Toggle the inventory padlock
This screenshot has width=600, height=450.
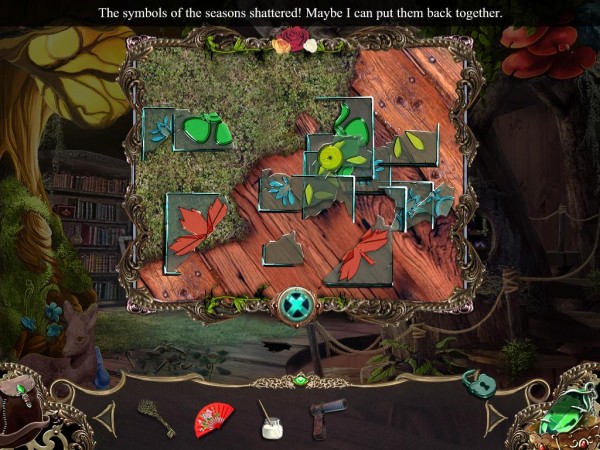tap(474, 383)
